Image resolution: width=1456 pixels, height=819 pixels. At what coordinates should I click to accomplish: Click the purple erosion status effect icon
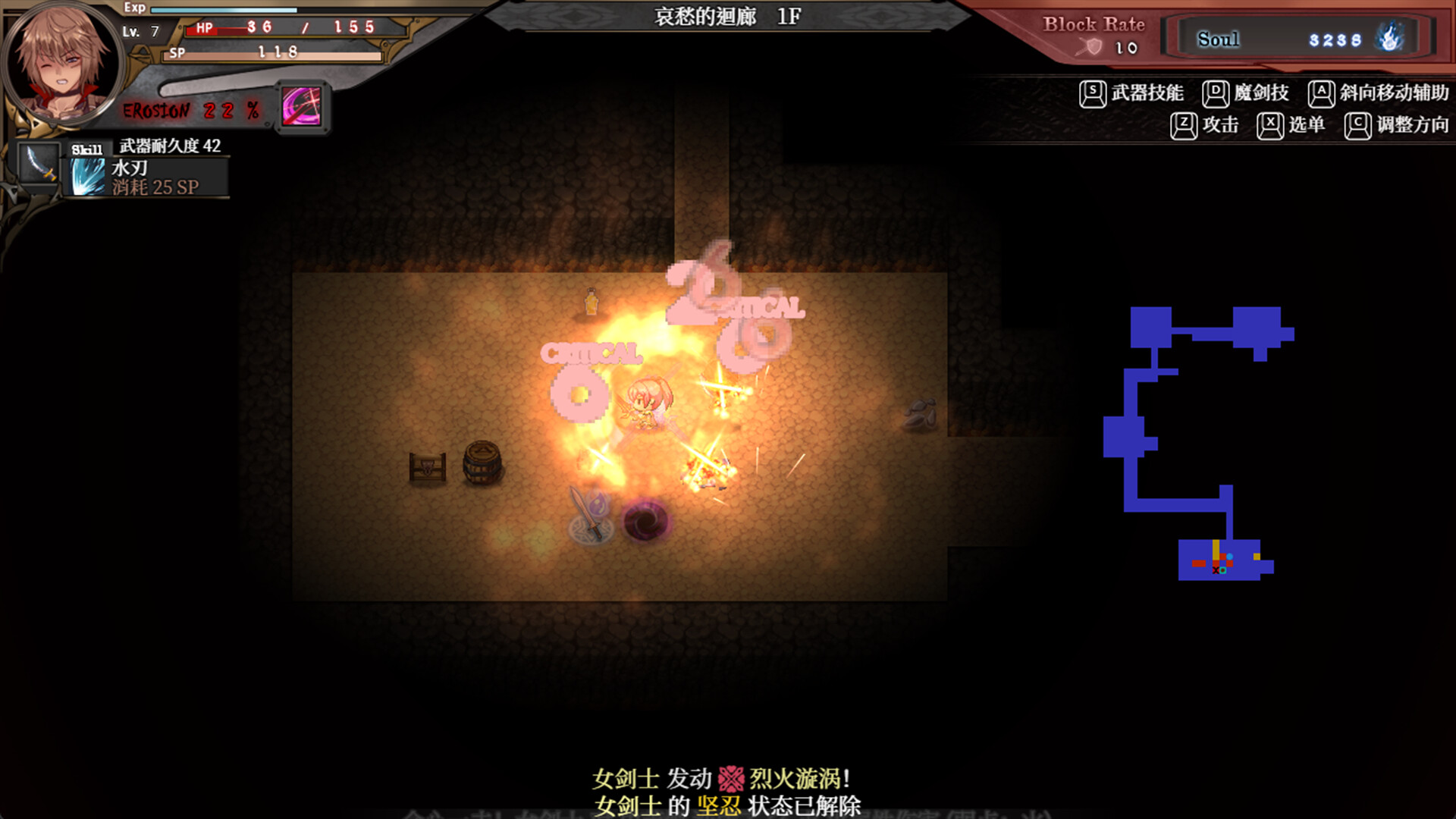pyautogui.click(x=301, y=106)
